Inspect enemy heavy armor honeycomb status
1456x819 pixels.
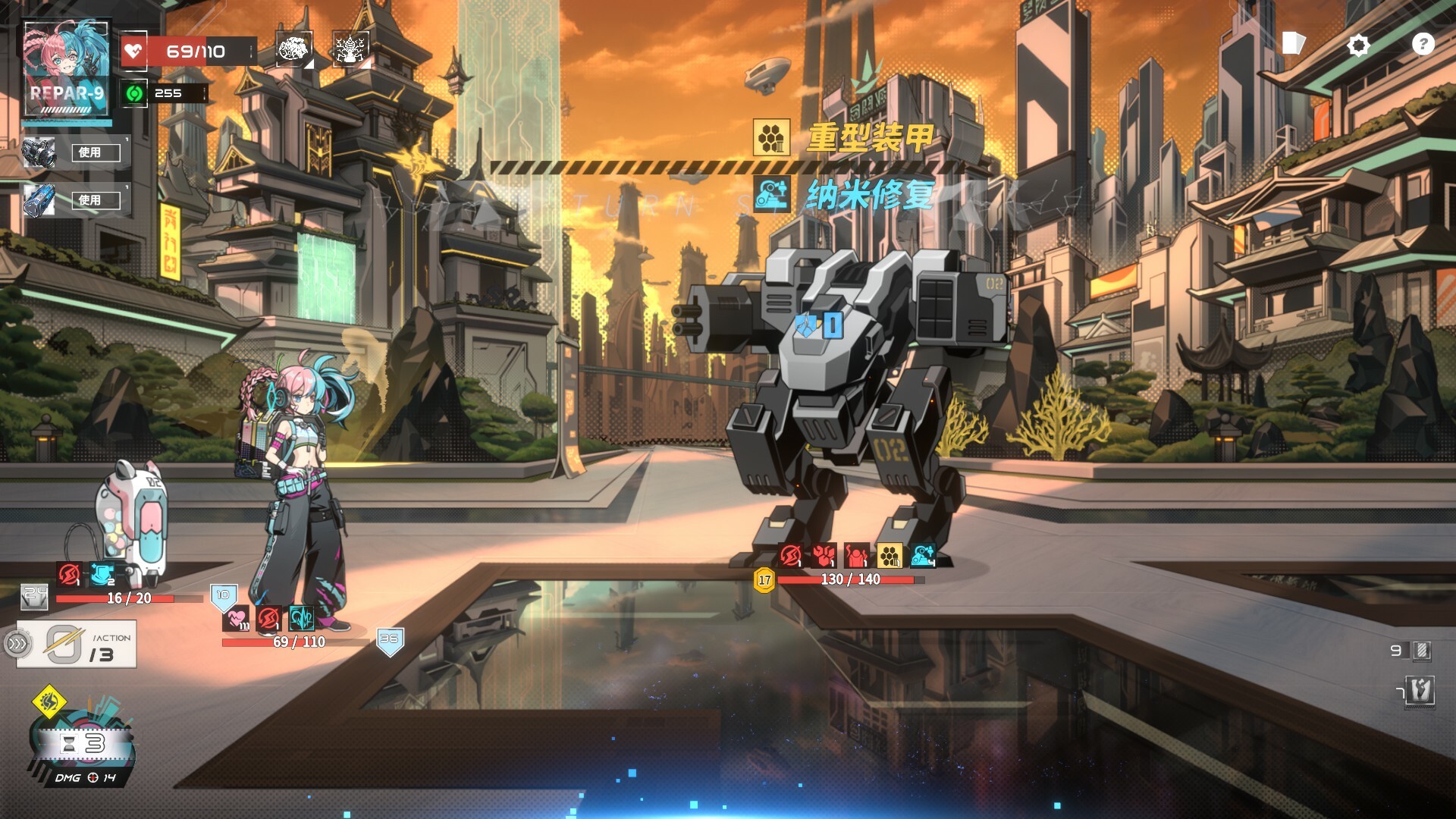[x=890, y=556]
